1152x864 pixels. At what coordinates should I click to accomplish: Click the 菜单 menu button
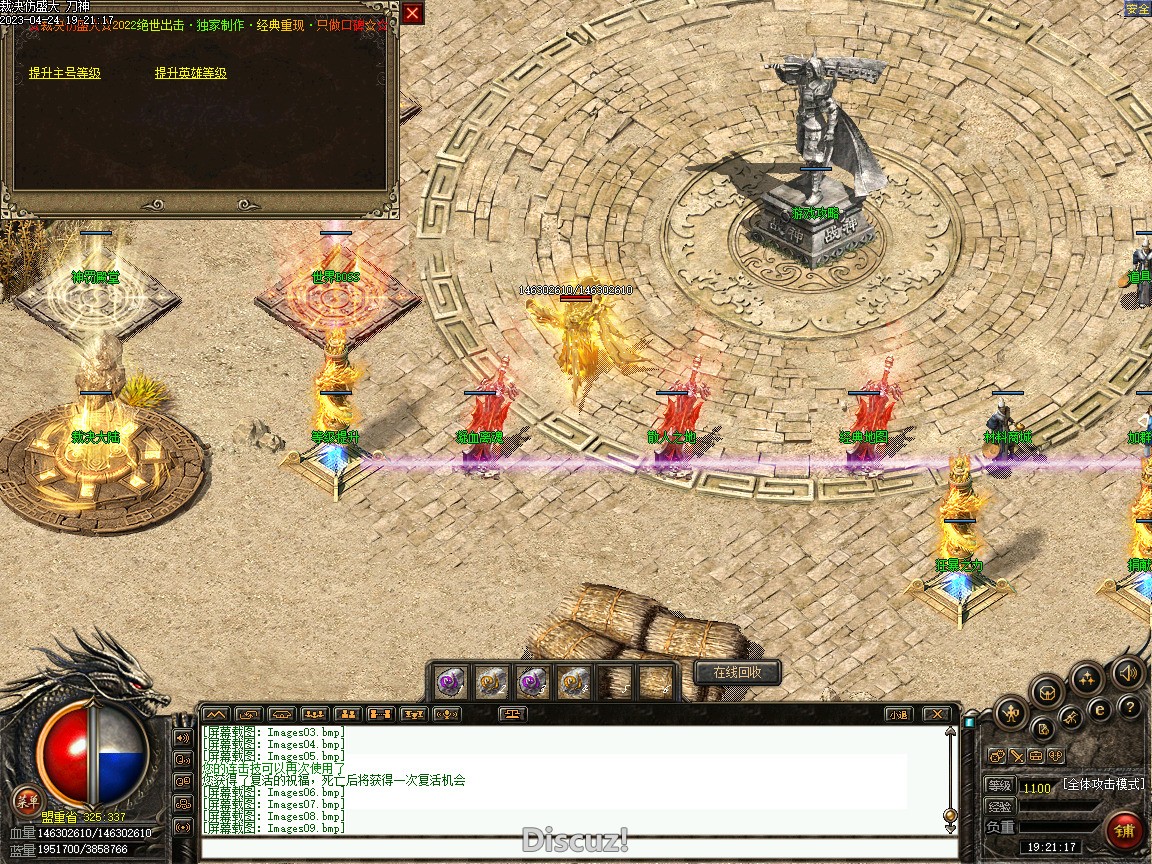coord(27,799)
